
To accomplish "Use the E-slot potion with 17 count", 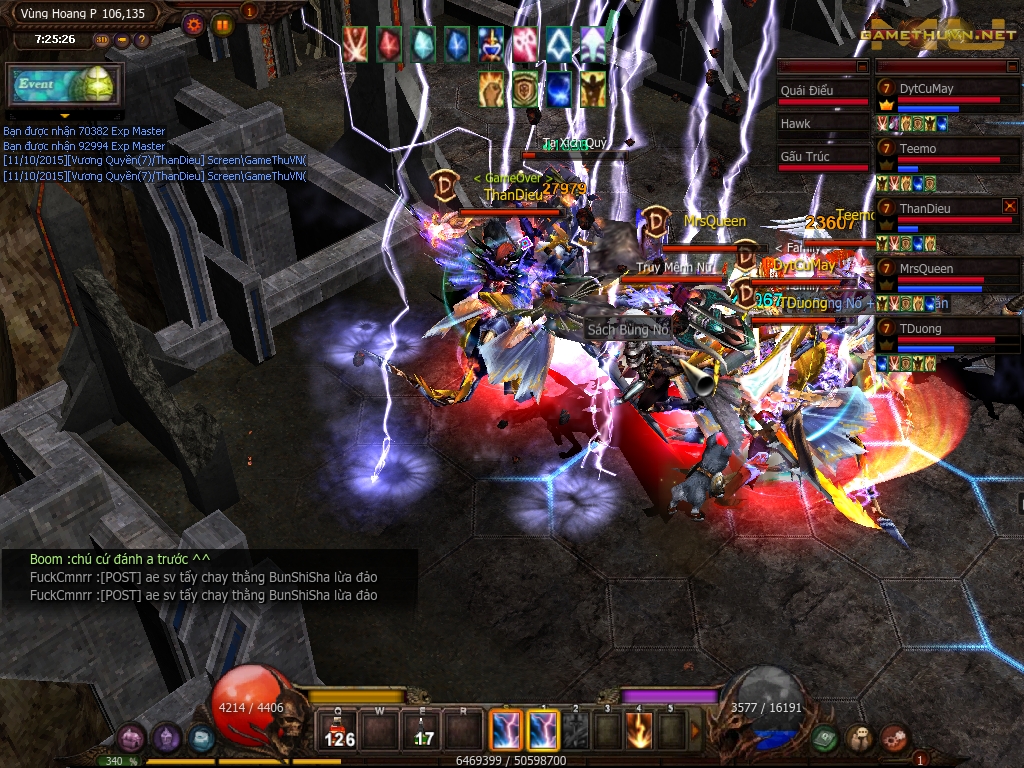I will (423, 731).
